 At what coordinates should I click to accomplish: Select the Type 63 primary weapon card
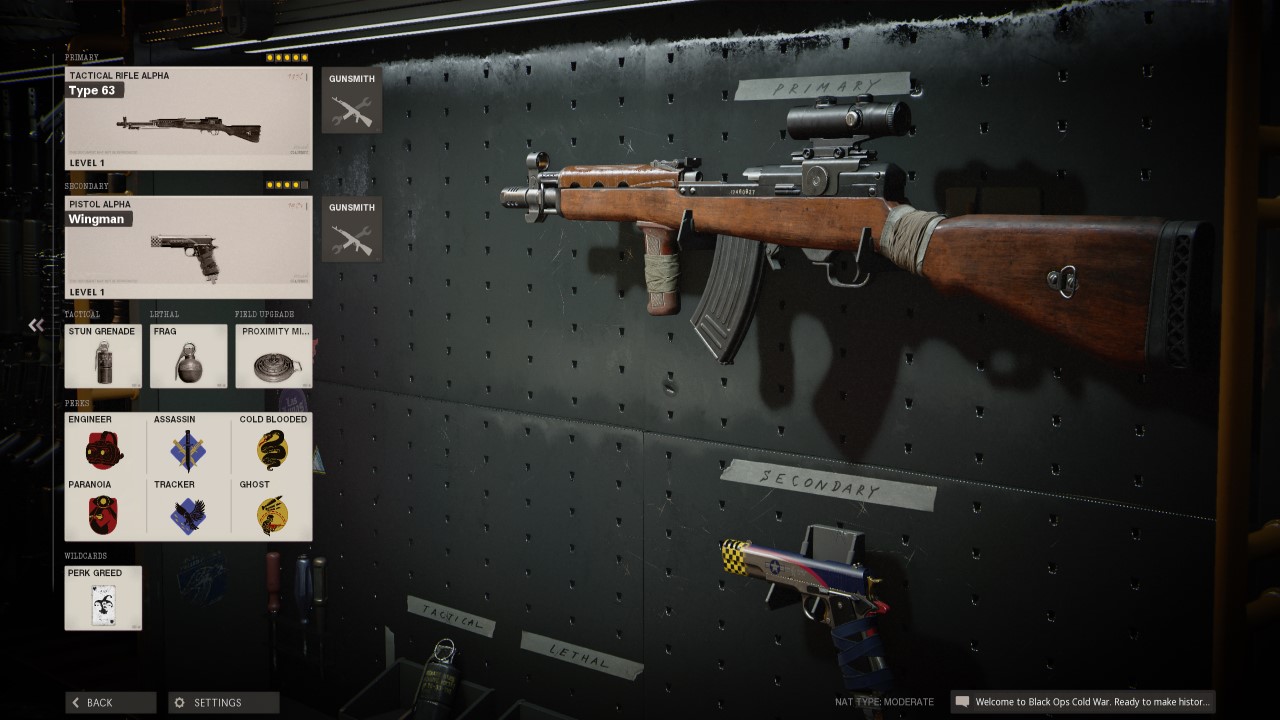pos(188,119)
